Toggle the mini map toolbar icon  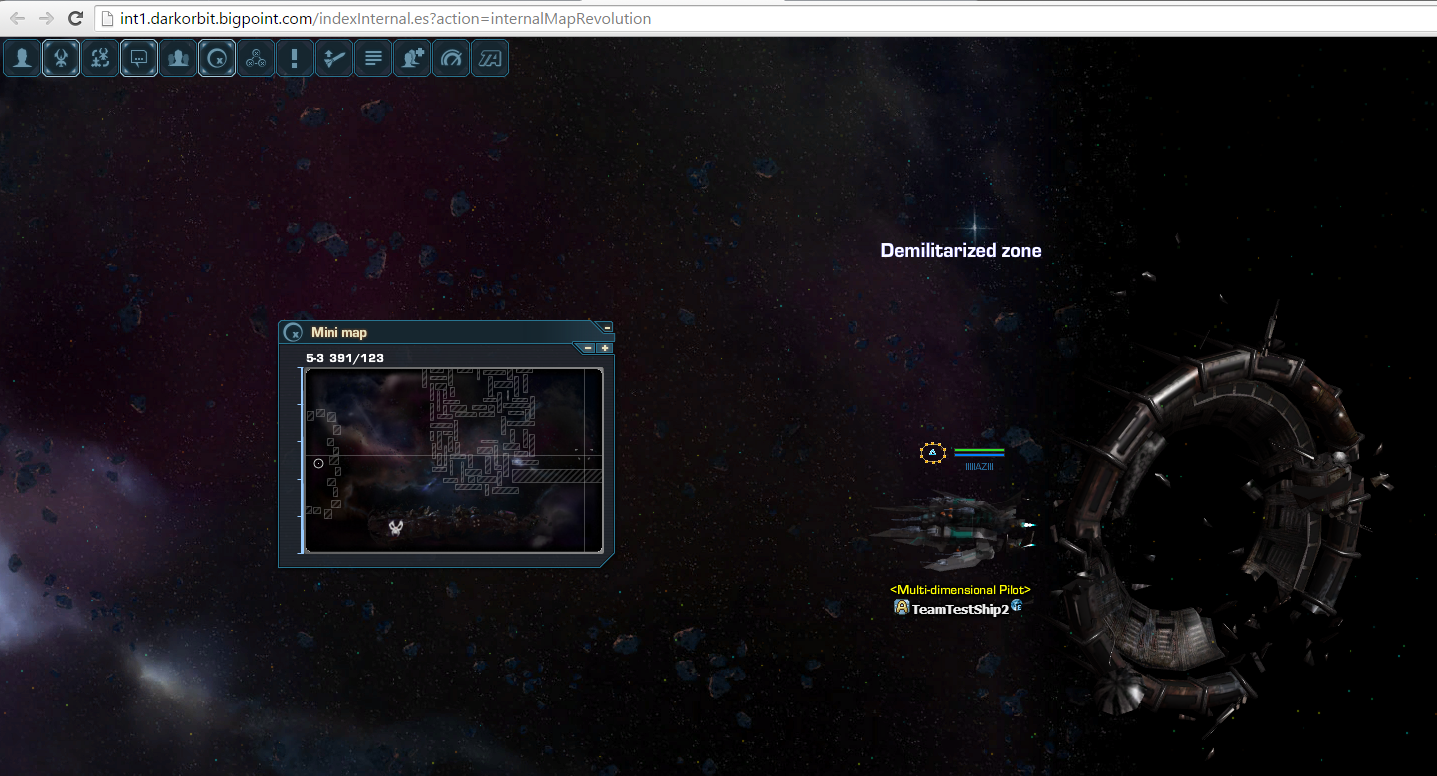click(217, 58)
